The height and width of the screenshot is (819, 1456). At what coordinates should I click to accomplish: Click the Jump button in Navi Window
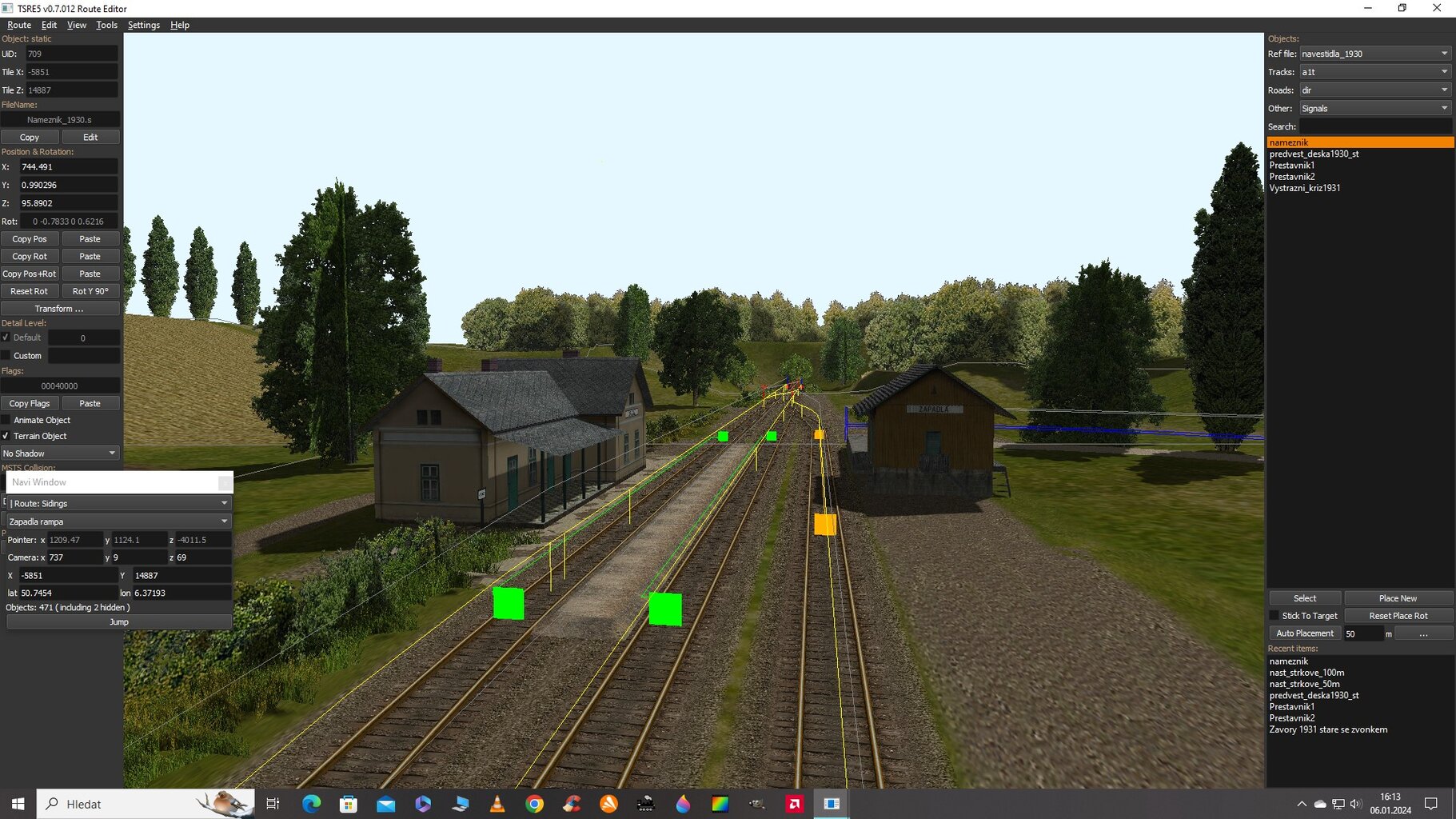[119, 622]
